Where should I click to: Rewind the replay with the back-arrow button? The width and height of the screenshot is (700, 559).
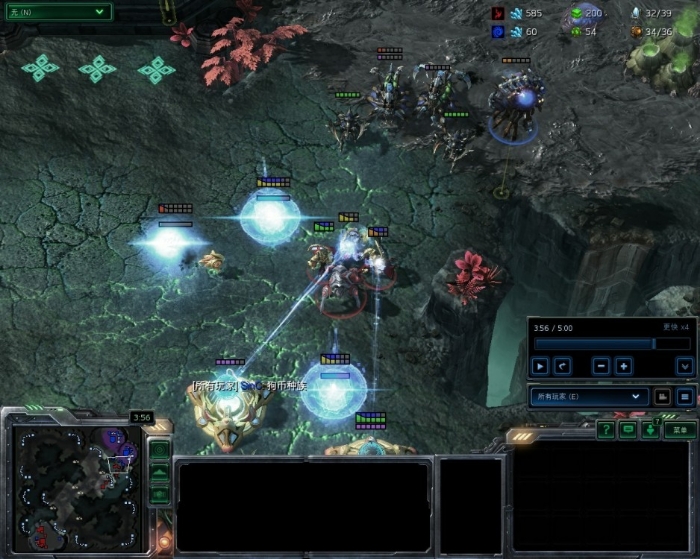pyautogui.click(x=562, y=366)
